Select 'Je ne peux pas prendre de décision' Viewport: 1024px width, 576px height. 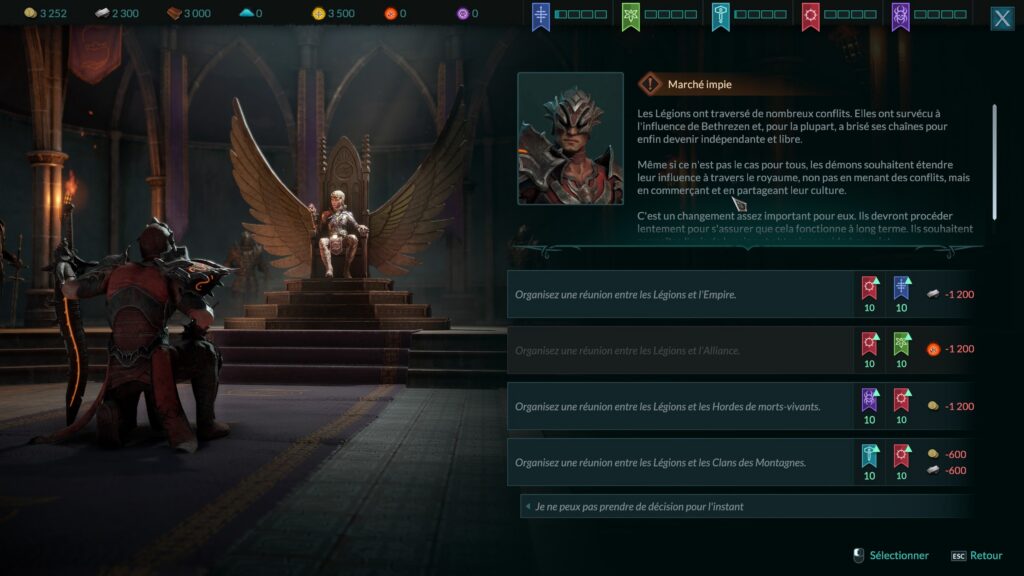pyautogui.click(x=640, y=507)
